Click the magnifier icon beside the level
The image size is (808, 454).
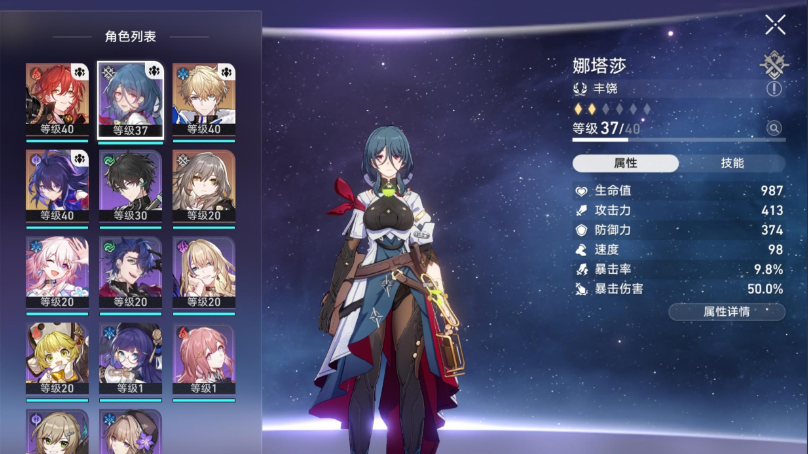773,128
